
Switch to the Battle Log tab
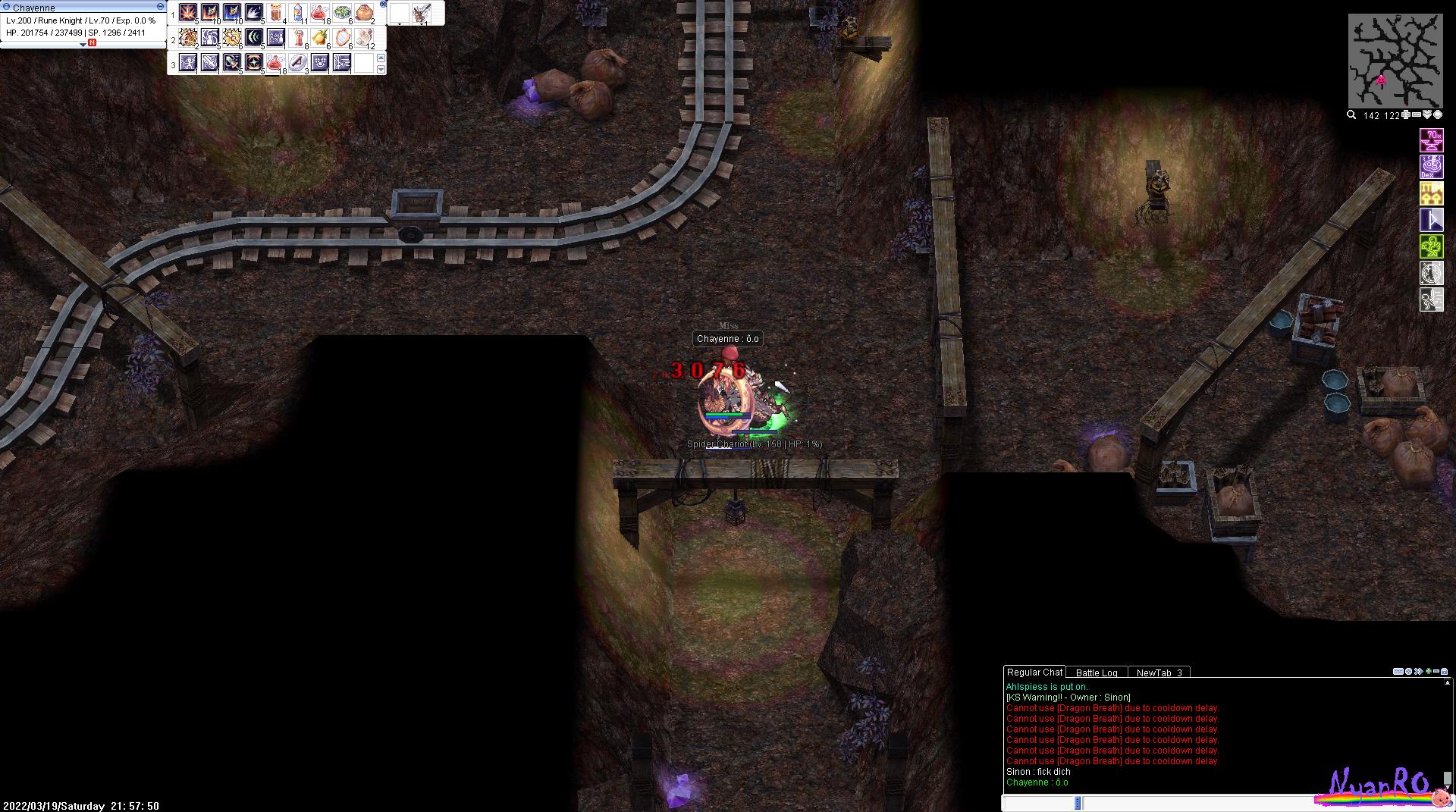click(x=1096, y=672)
